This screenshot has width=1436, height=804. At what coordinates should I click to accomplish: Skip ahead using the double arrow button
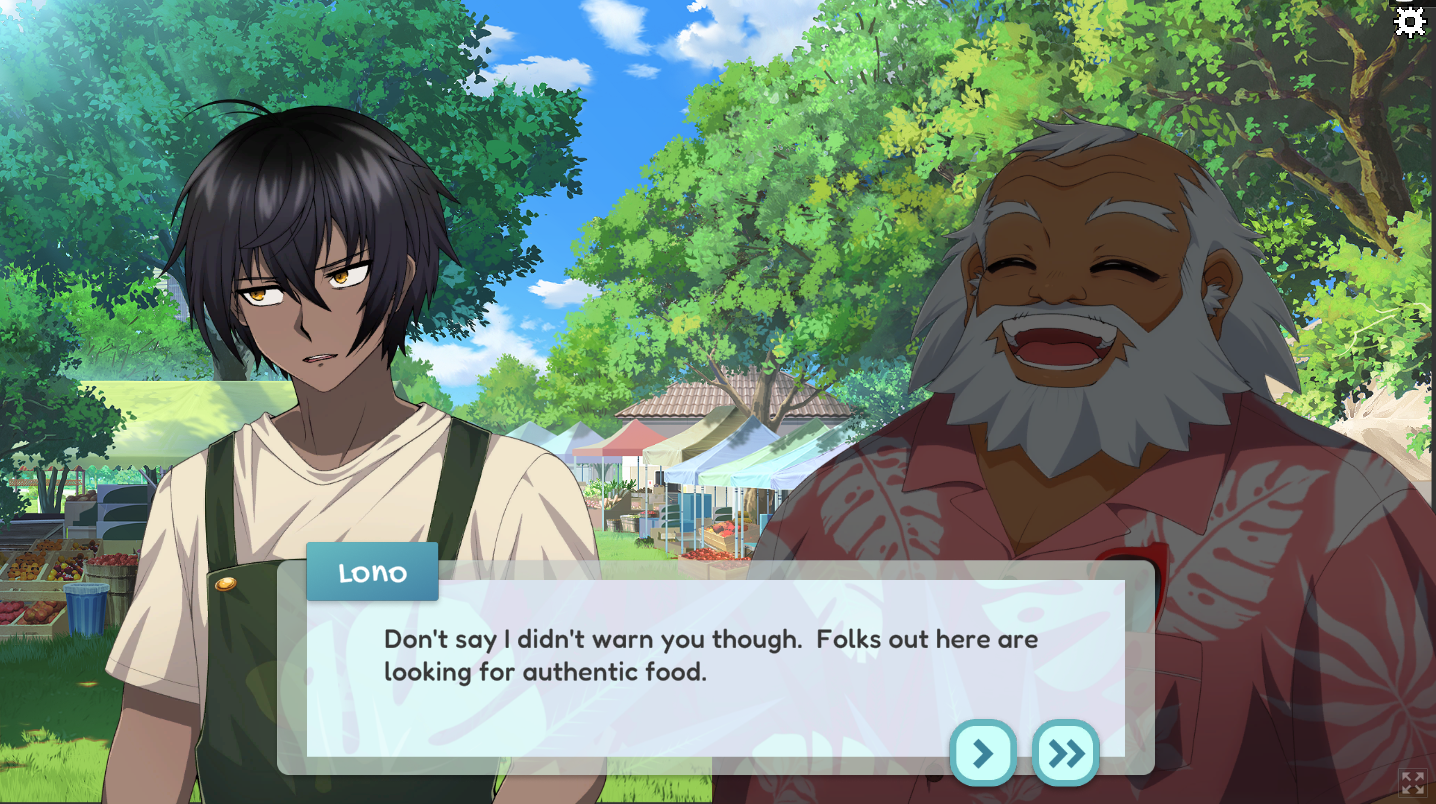click(x=1065, y=753)
